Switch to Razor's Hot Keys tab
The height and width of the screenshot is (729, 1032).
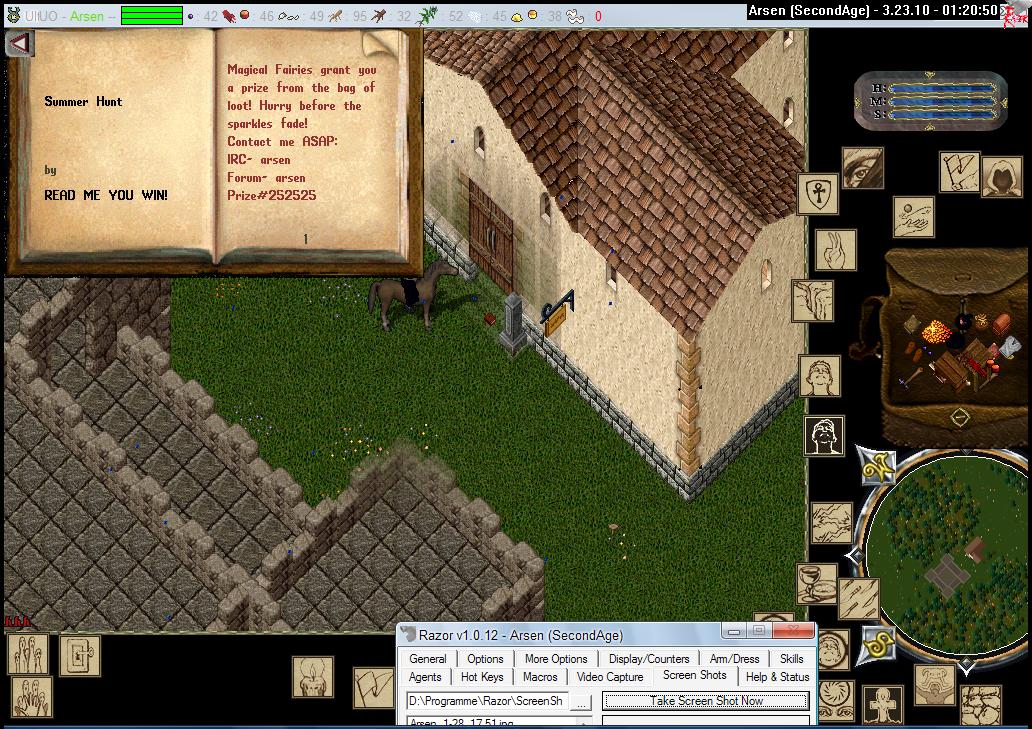[483, 677]
